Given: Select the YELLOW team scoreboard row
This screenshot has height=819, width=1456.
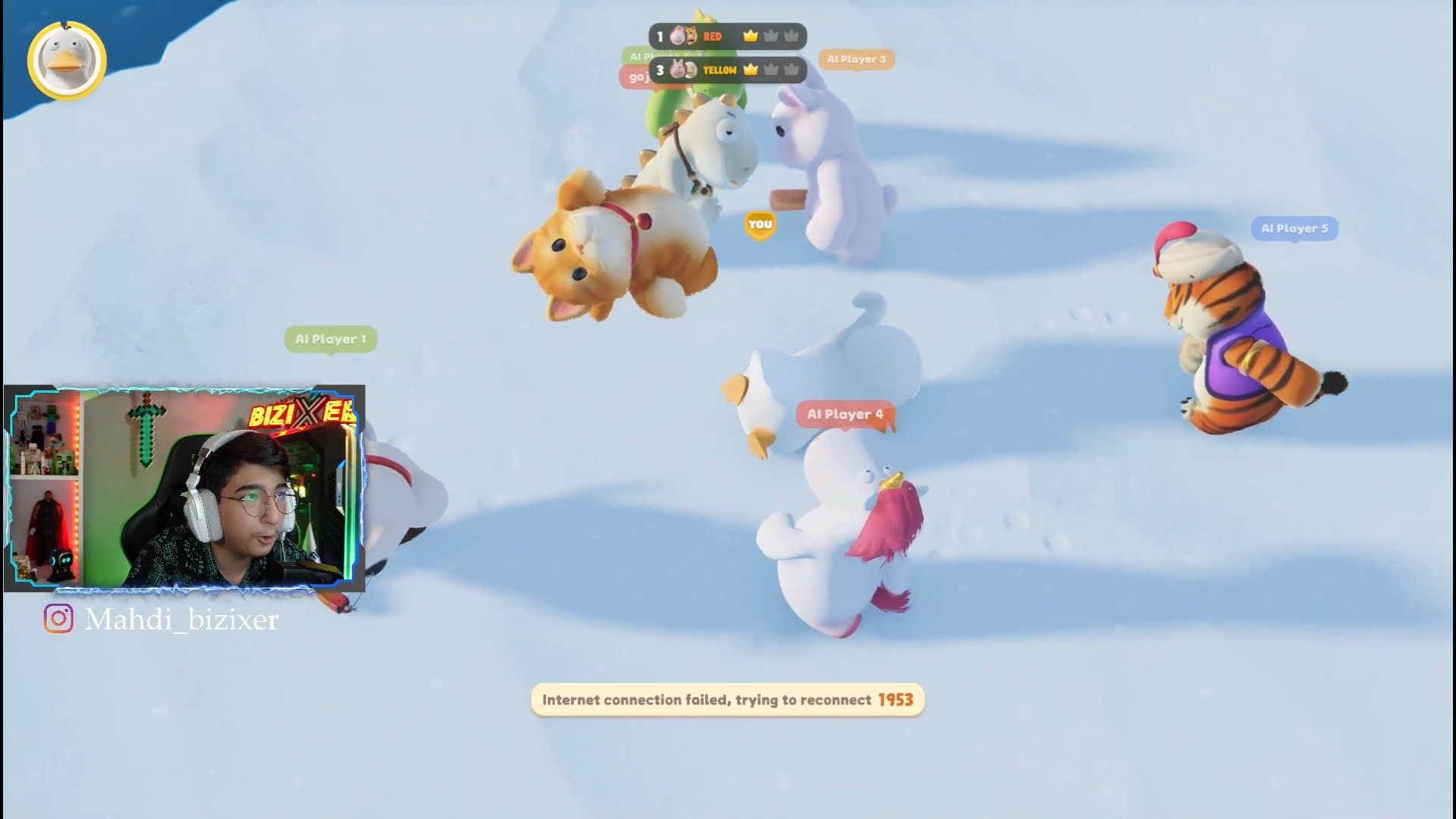Looking at the screenshot, I should pos(727,71).
